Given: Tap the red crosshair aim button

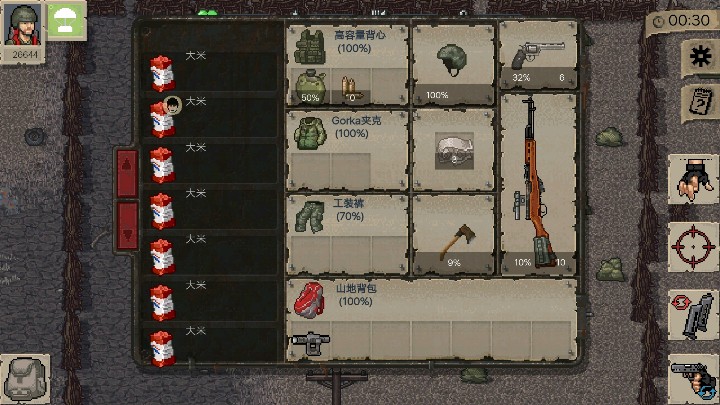Looking at the screenshot, I should (693, 247).
